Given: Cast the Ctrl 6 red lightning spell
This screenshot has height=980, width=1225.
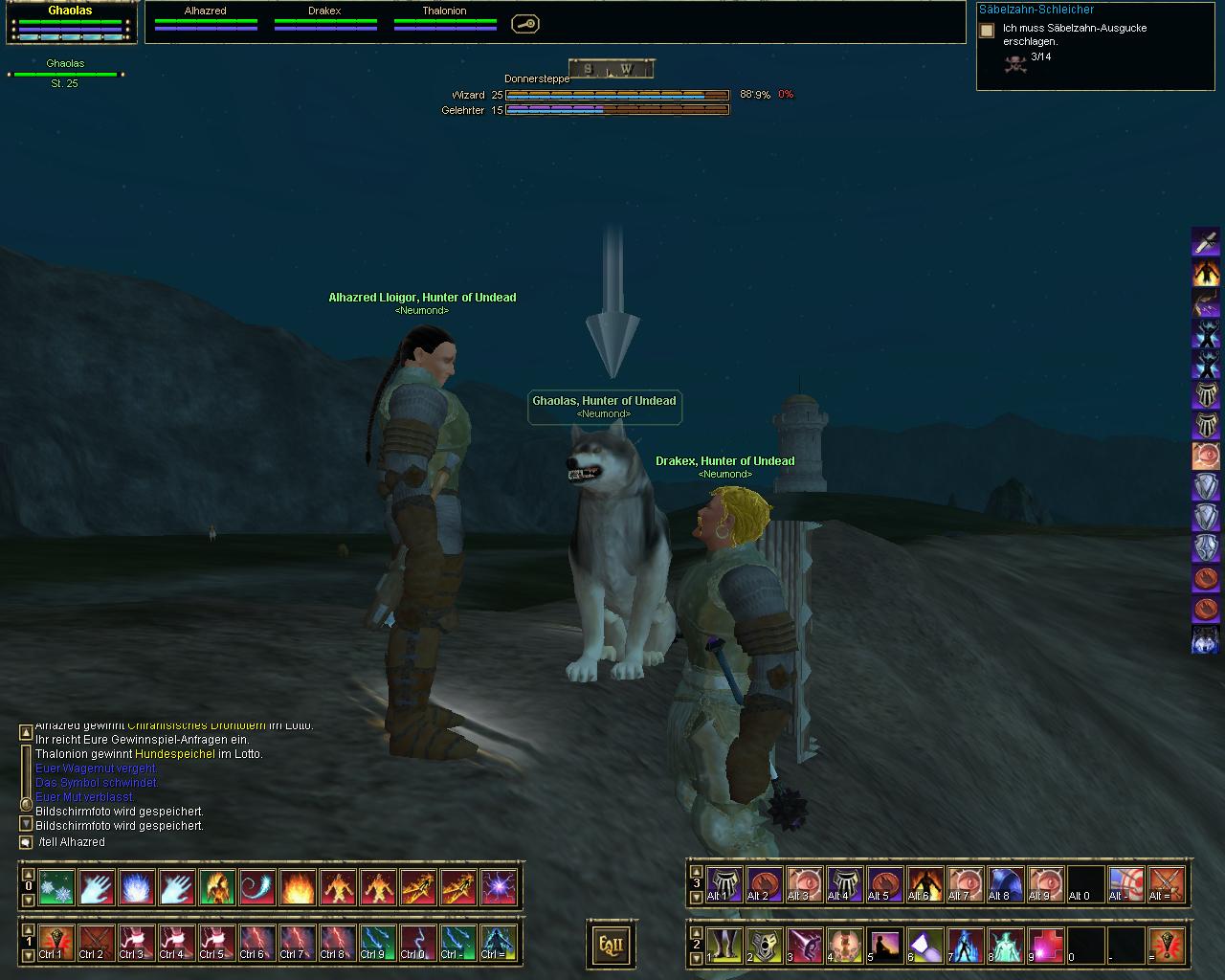Looking at the screenshot, I should (x=257, y=943).
